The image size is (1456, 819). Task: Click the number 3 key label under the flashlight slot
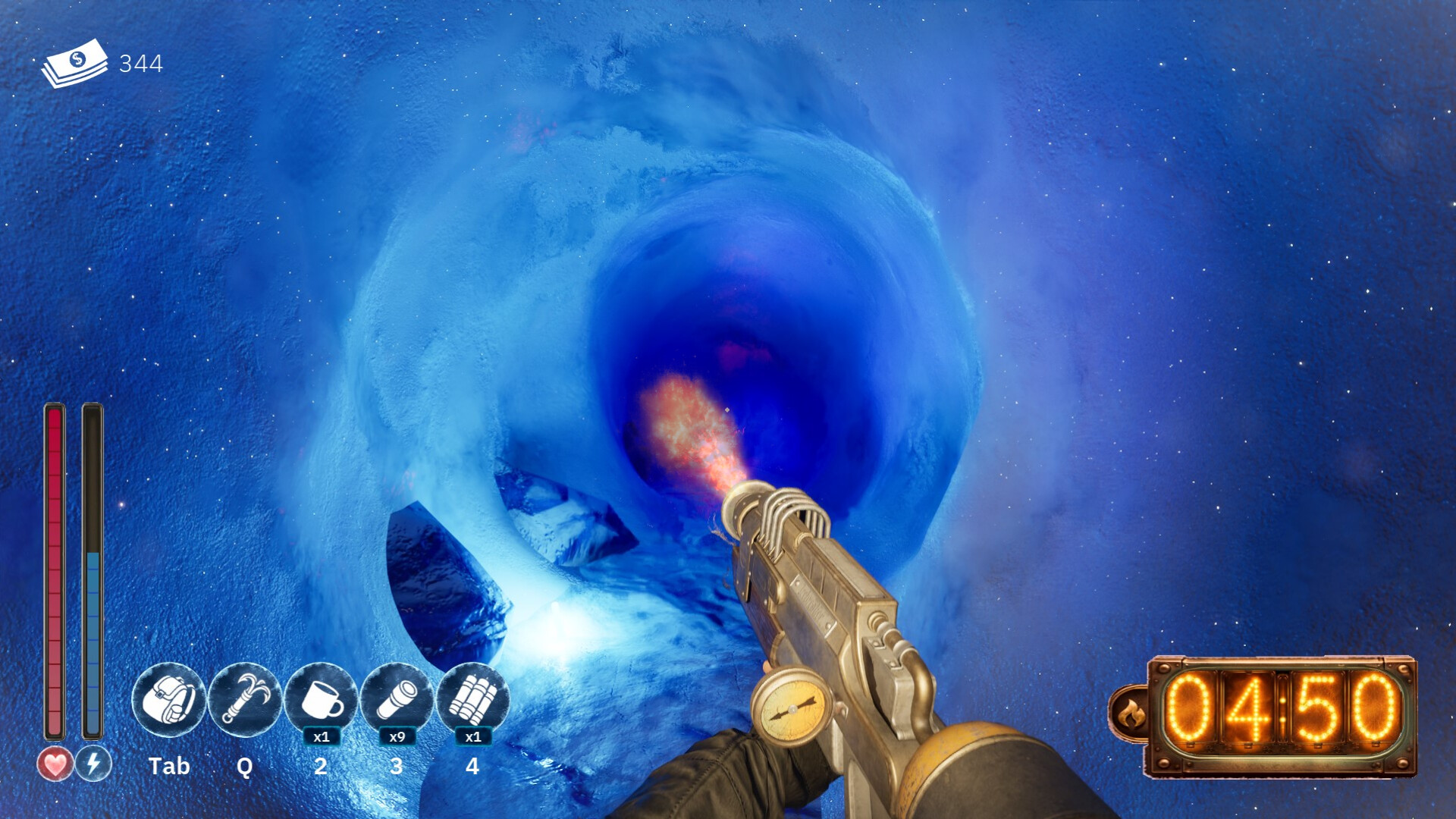(x=396, y=767)
